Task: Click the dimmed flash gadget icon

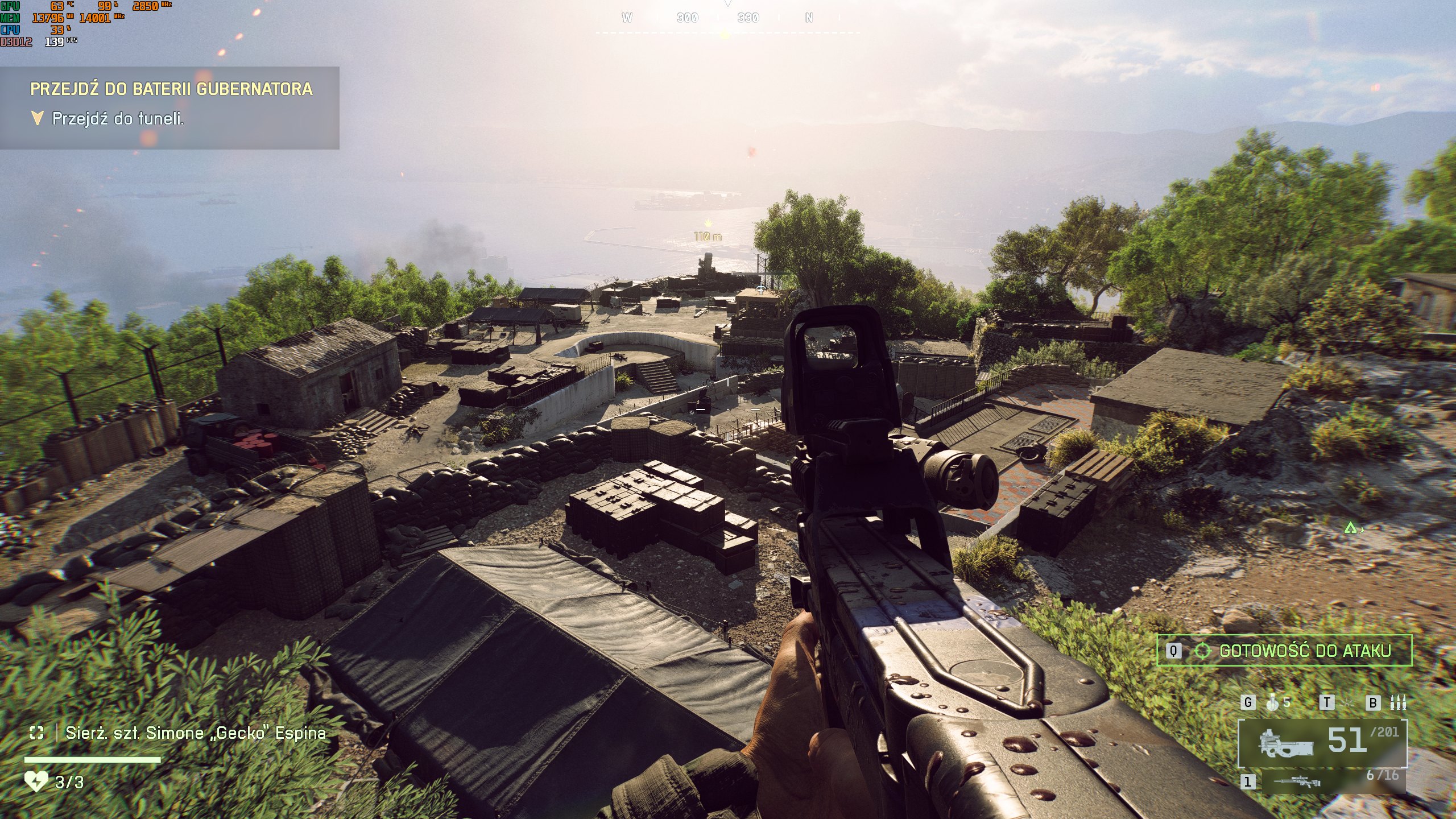Action: [x=1347, y=702]
